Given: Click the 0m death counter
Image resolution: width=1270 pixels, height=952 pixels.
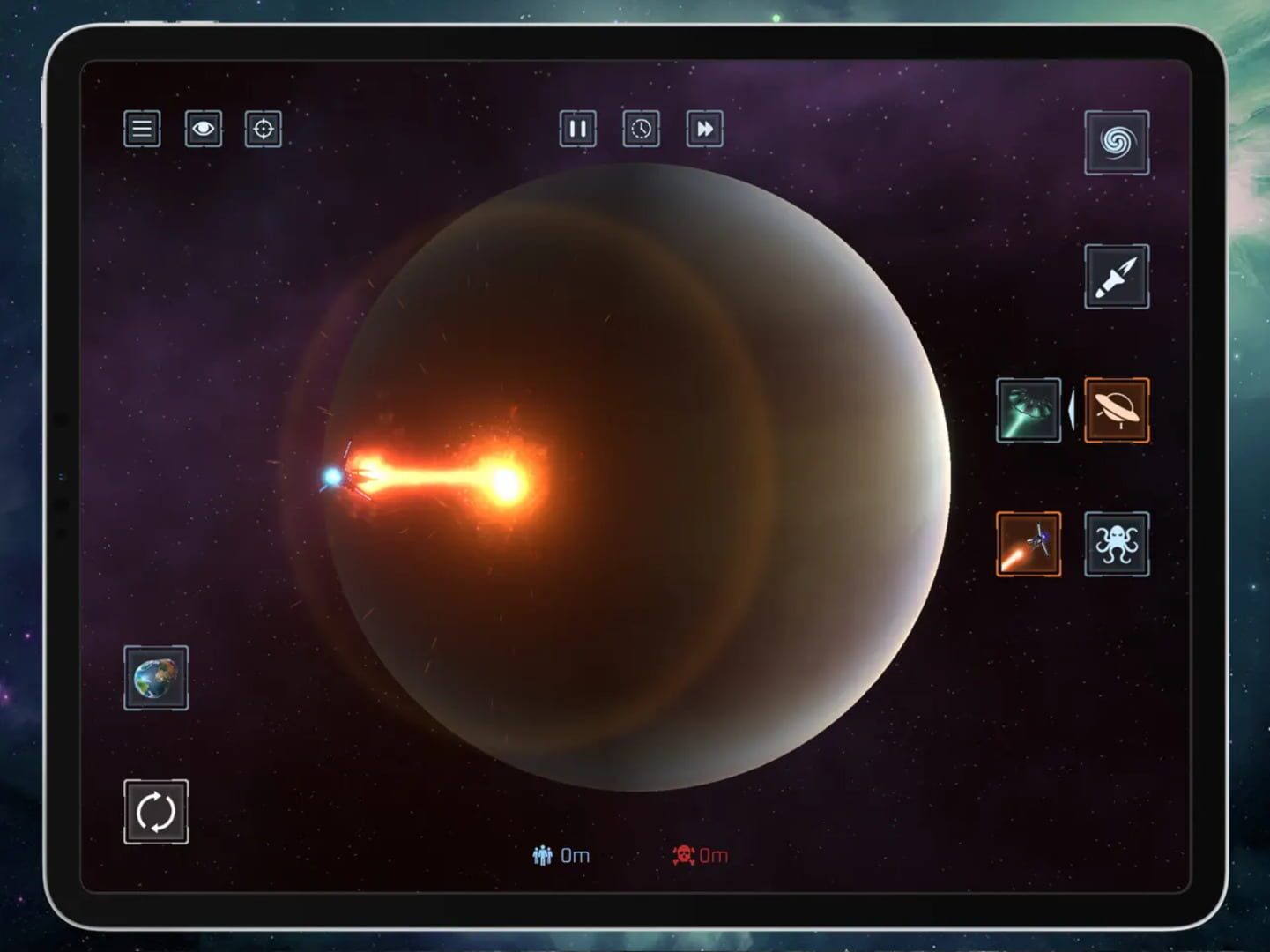Looking at the screenshot, I should (716, 853).
